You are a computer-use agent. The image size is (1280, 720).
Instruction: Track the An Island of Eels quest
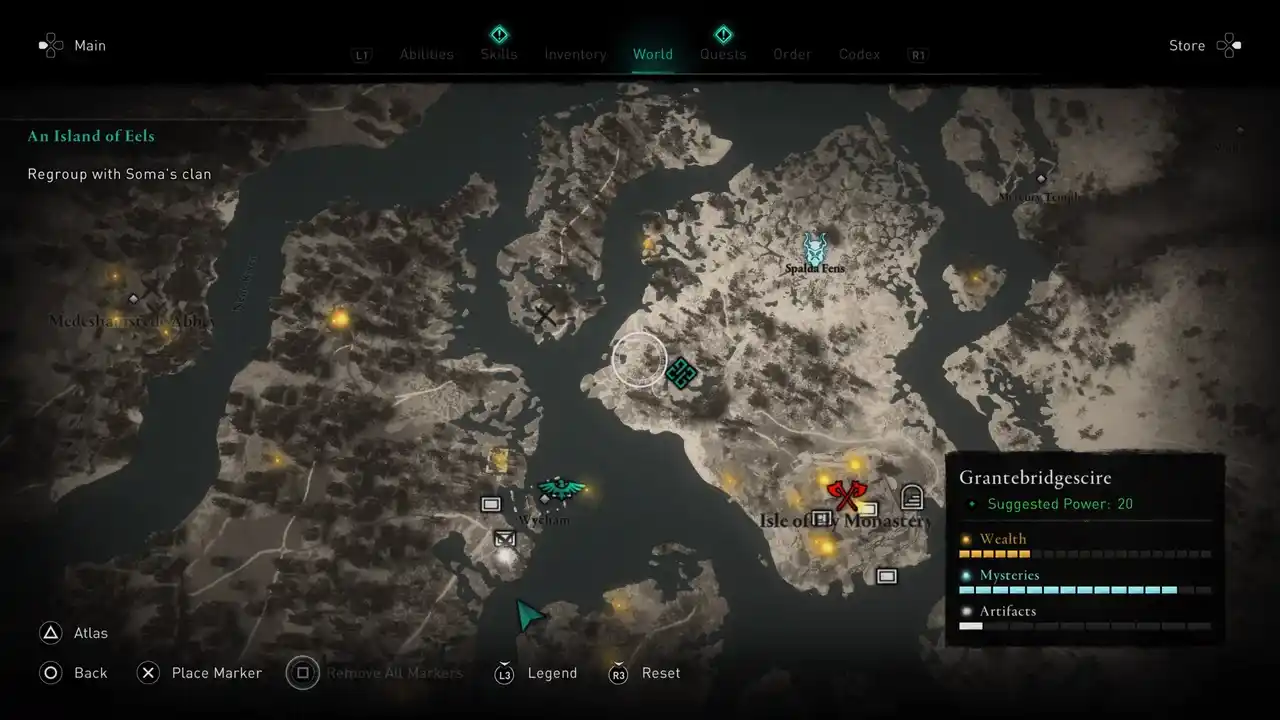[91, 136]
